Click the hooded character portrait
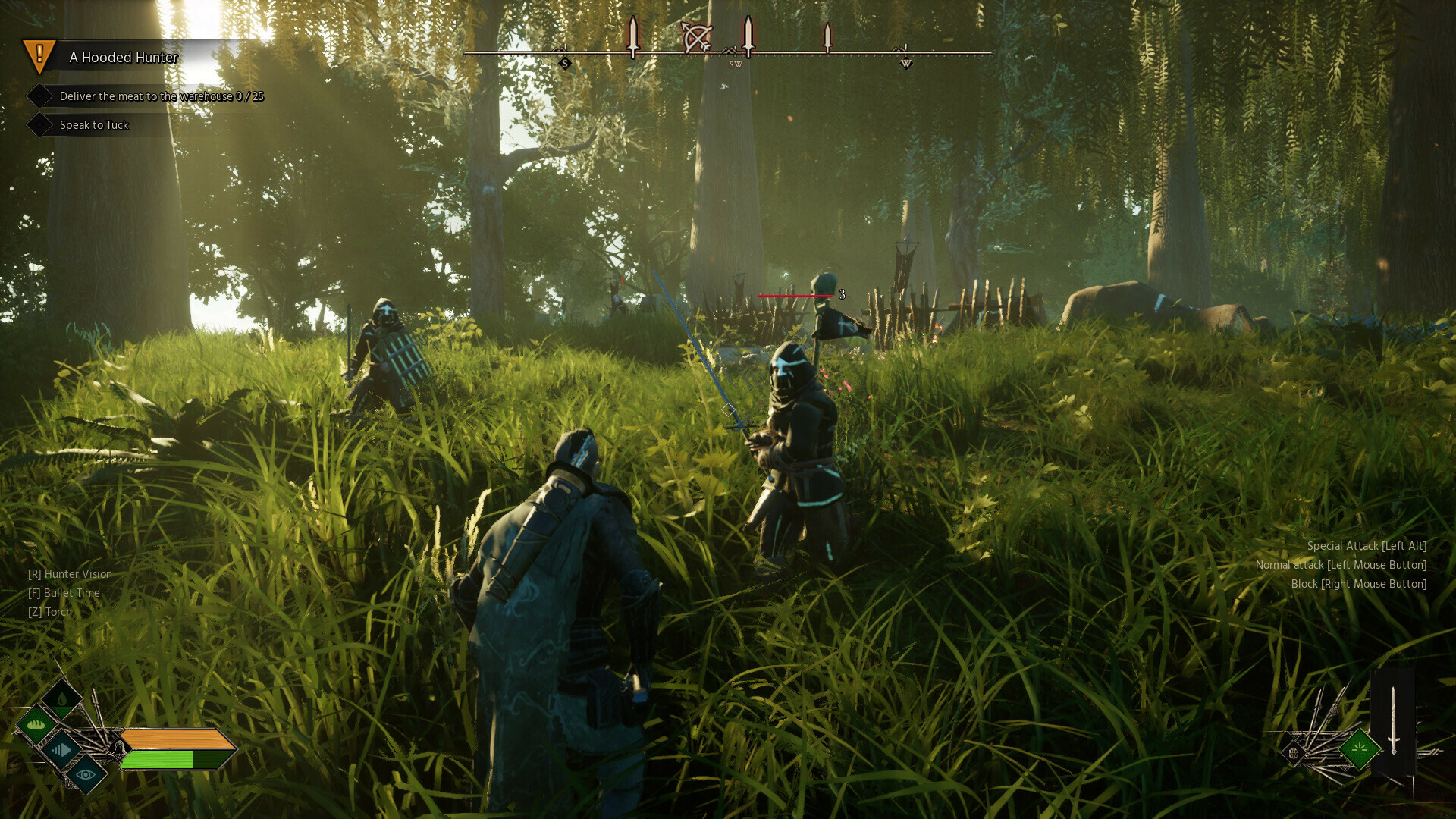Screen dimensions: 1456x819 pos(118,749)
